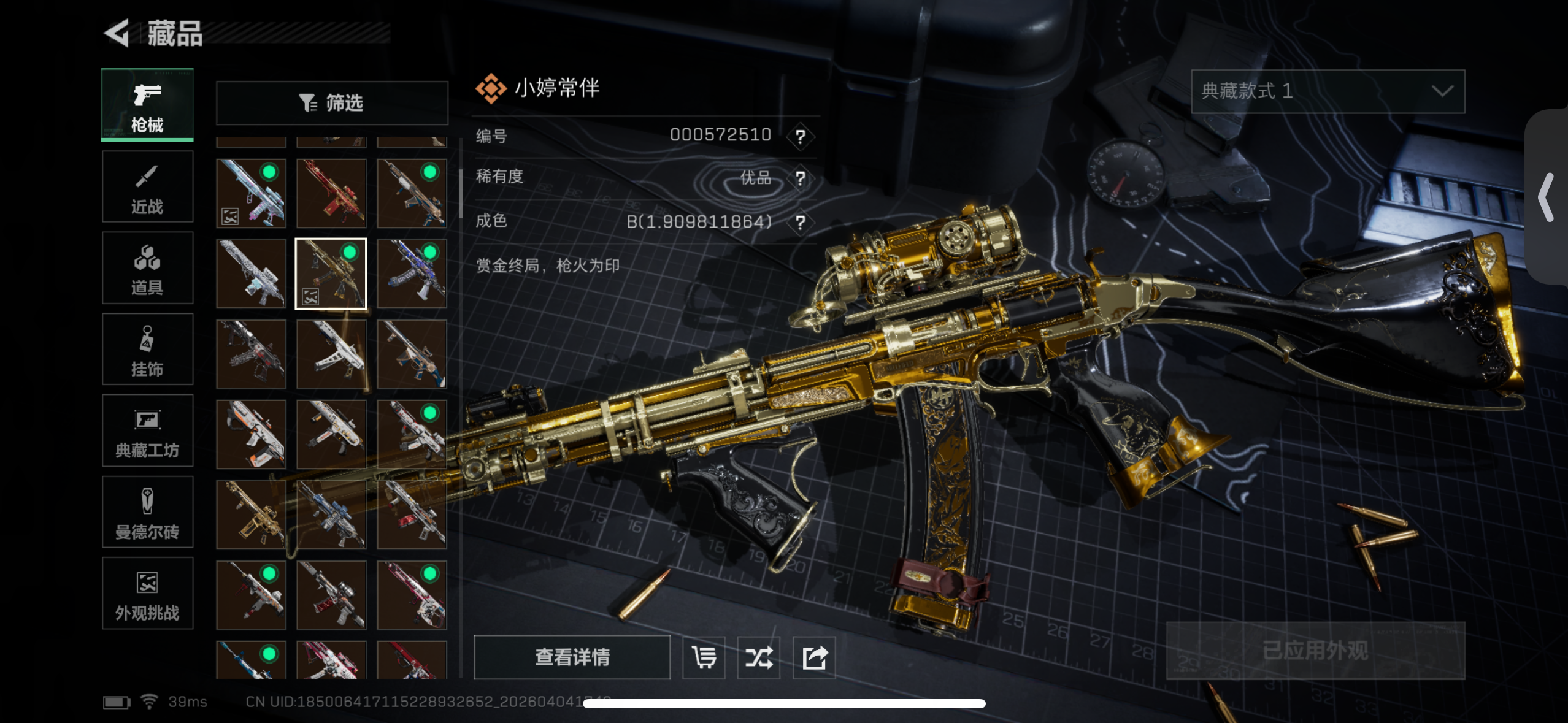Open the 近战 melee category
1568x723 pixels.
click(147, 187)
